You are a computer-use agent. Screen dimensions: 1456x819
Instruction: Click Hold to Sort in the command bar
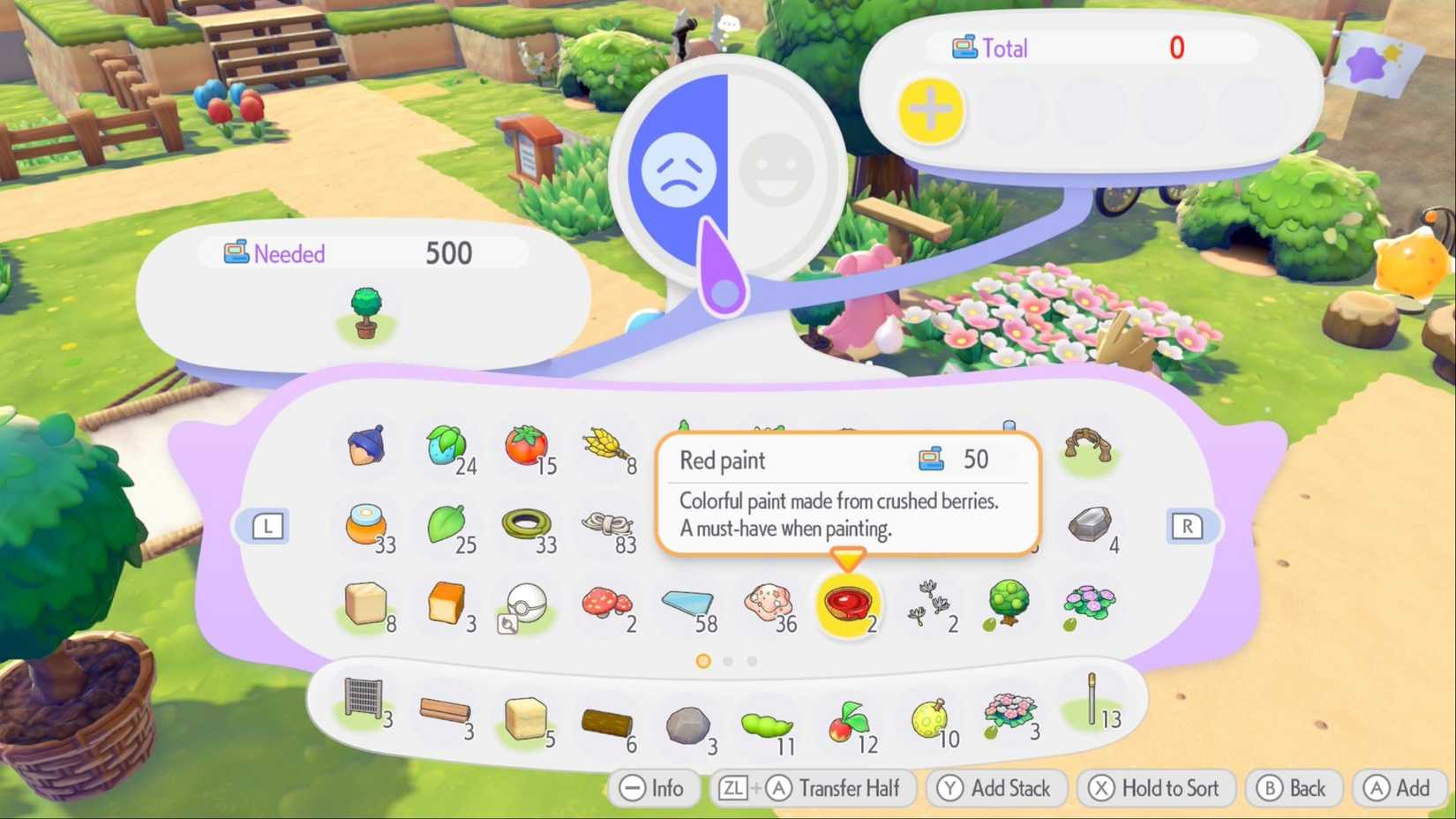tap(1156, 788)
